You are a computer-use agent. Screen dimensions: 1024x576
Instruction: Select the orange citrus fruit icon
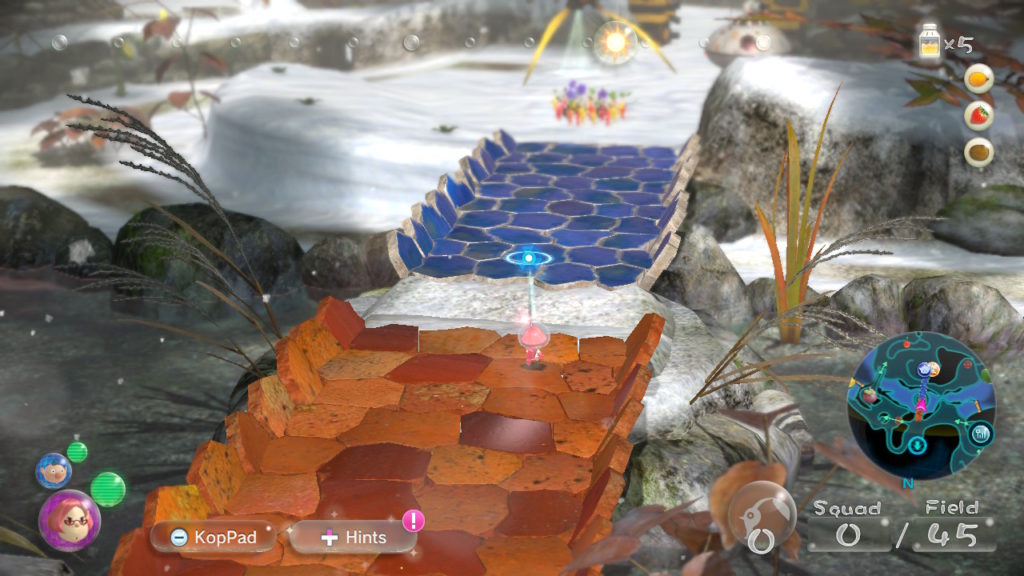(978, 78)
